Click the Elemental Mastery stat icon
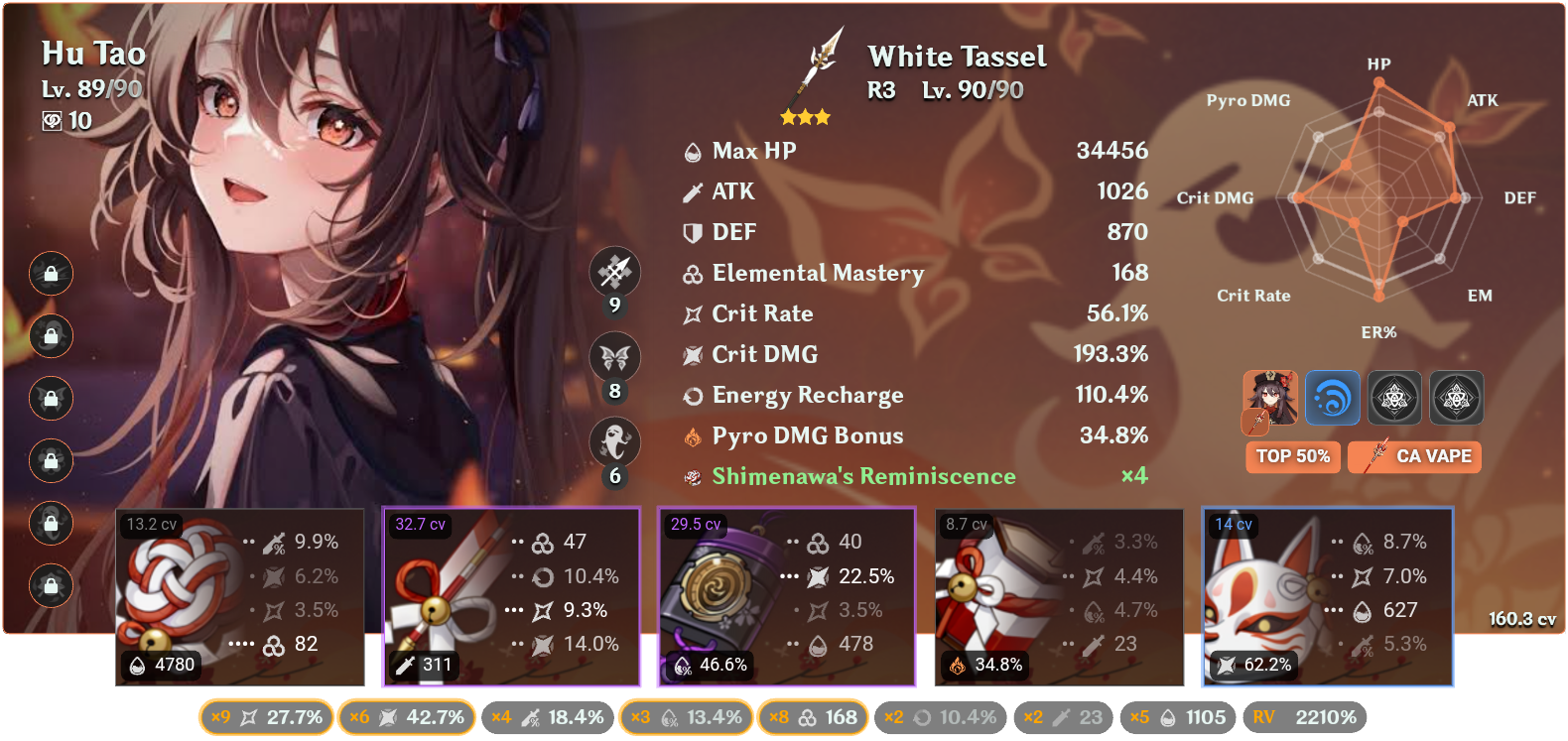Screen dimensions: 1568x741 pyautogui.click(x=693, y=274)
